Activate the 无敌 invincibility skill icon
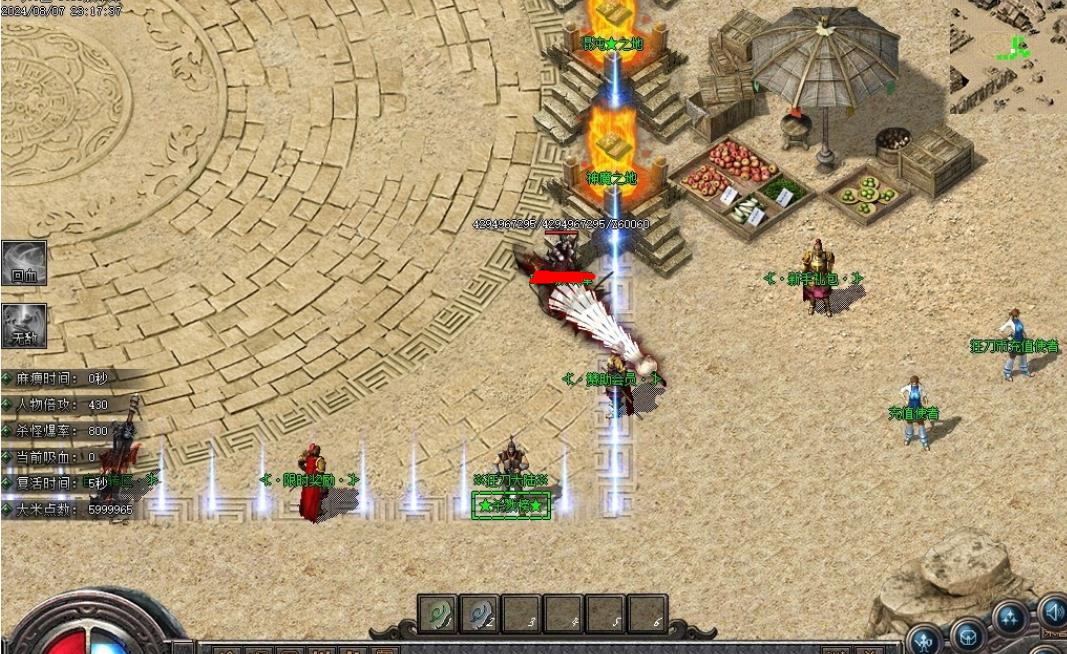 (24, 325)
